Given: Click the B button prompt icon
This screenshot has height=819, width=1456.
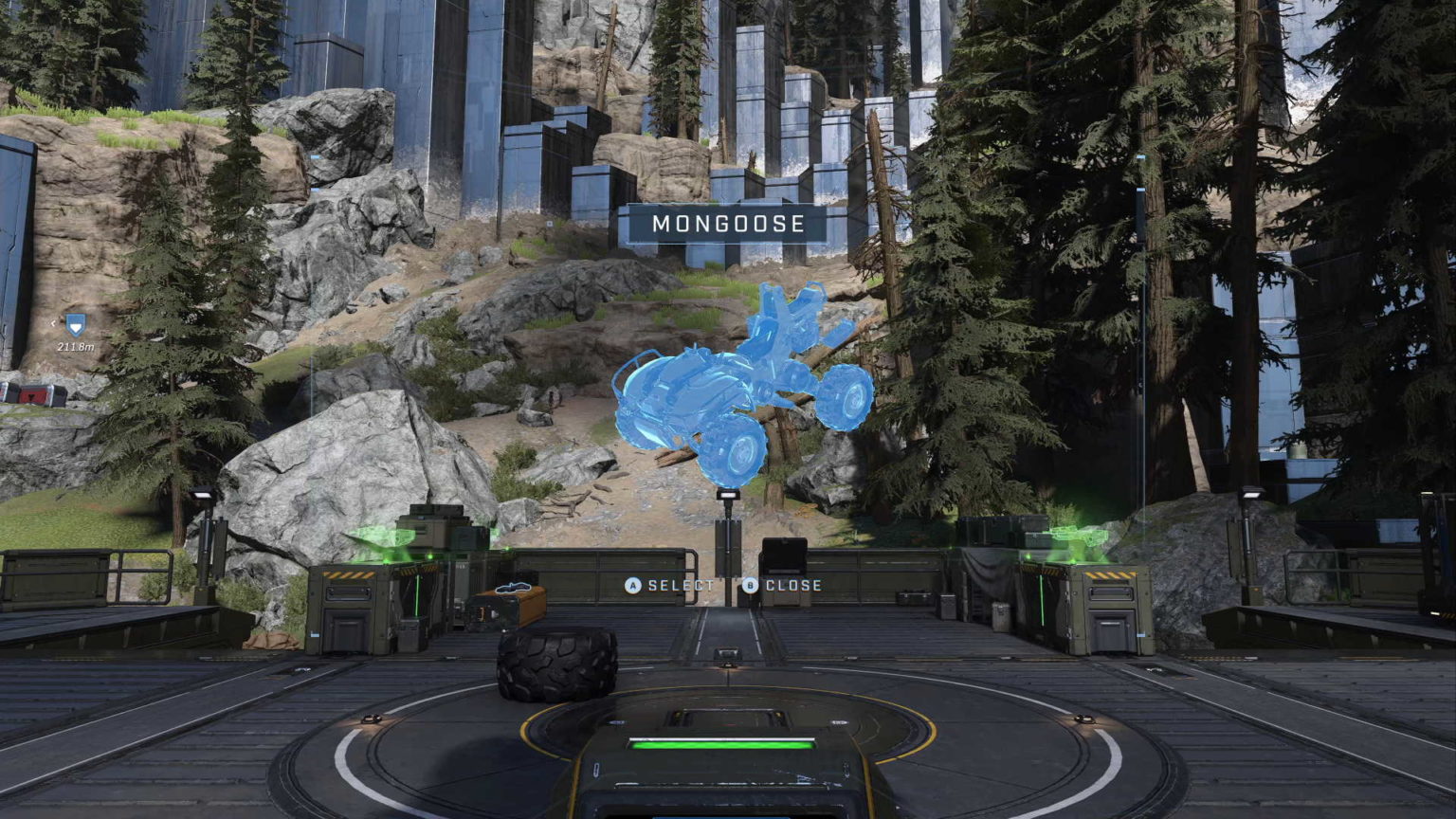Looking at the screenshot, I should 748,585.
